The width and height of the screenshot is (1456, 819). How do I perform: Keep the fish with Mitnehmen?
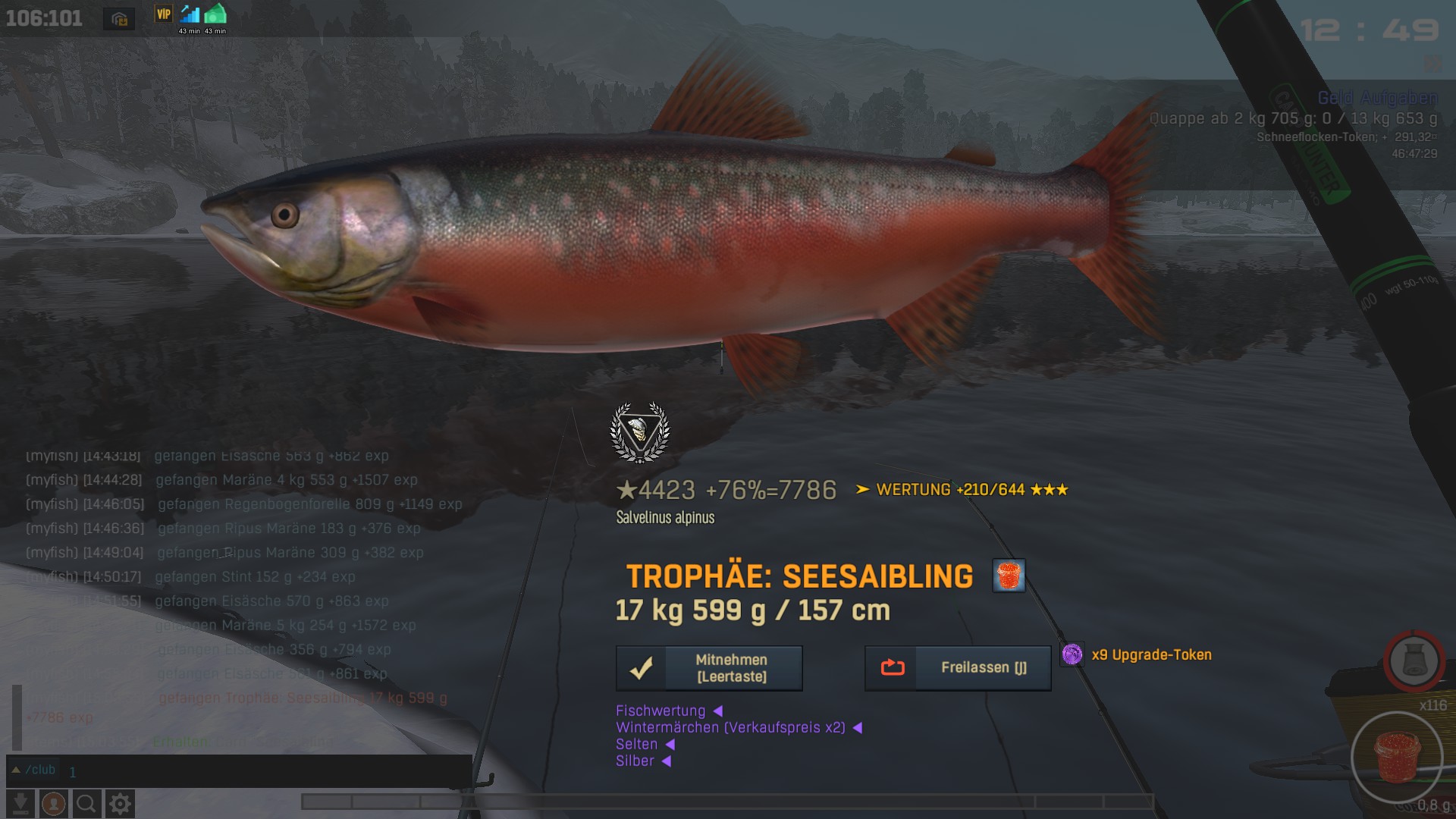(709, 668)
